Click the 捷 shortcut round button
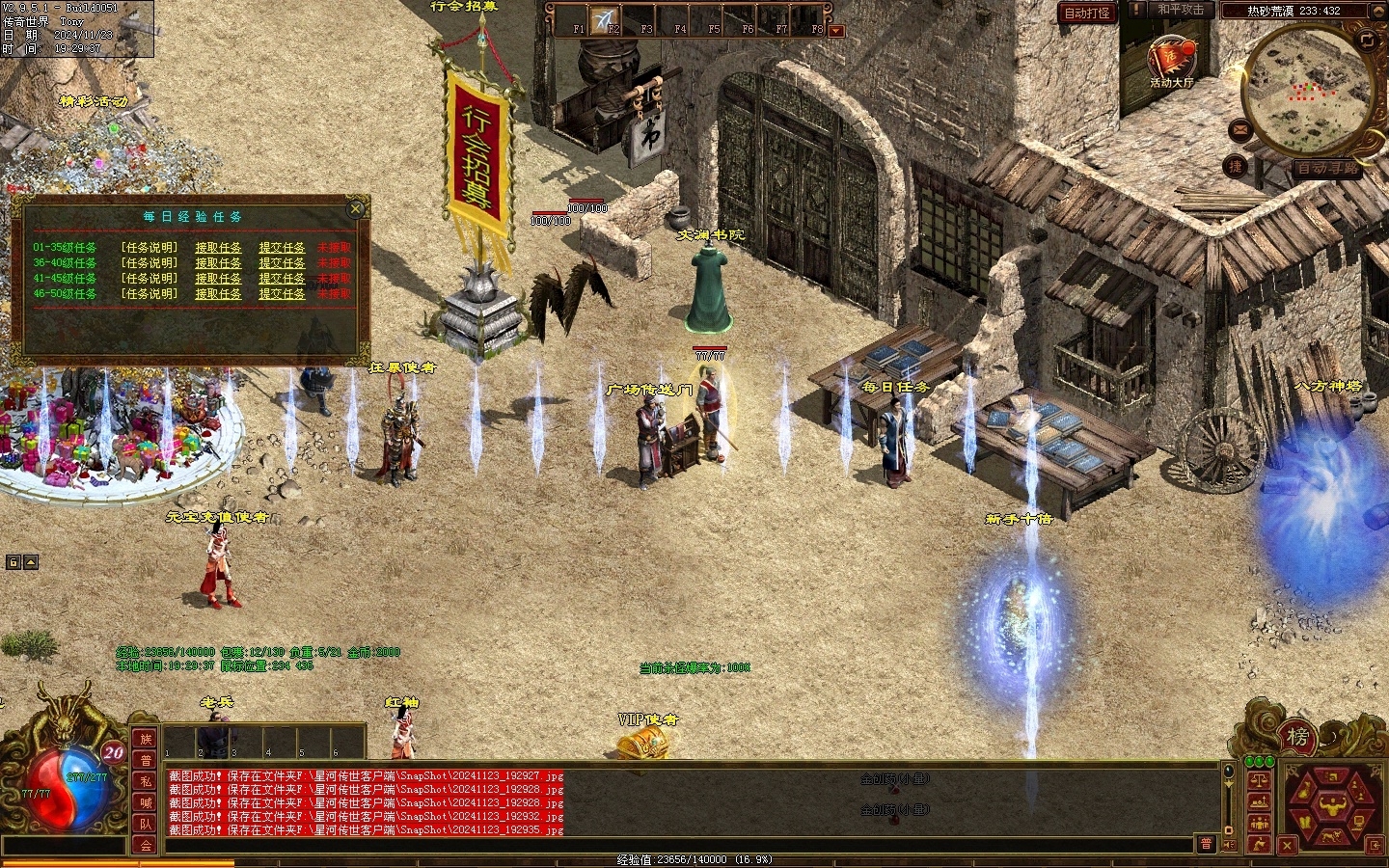 click(1235, 166)
